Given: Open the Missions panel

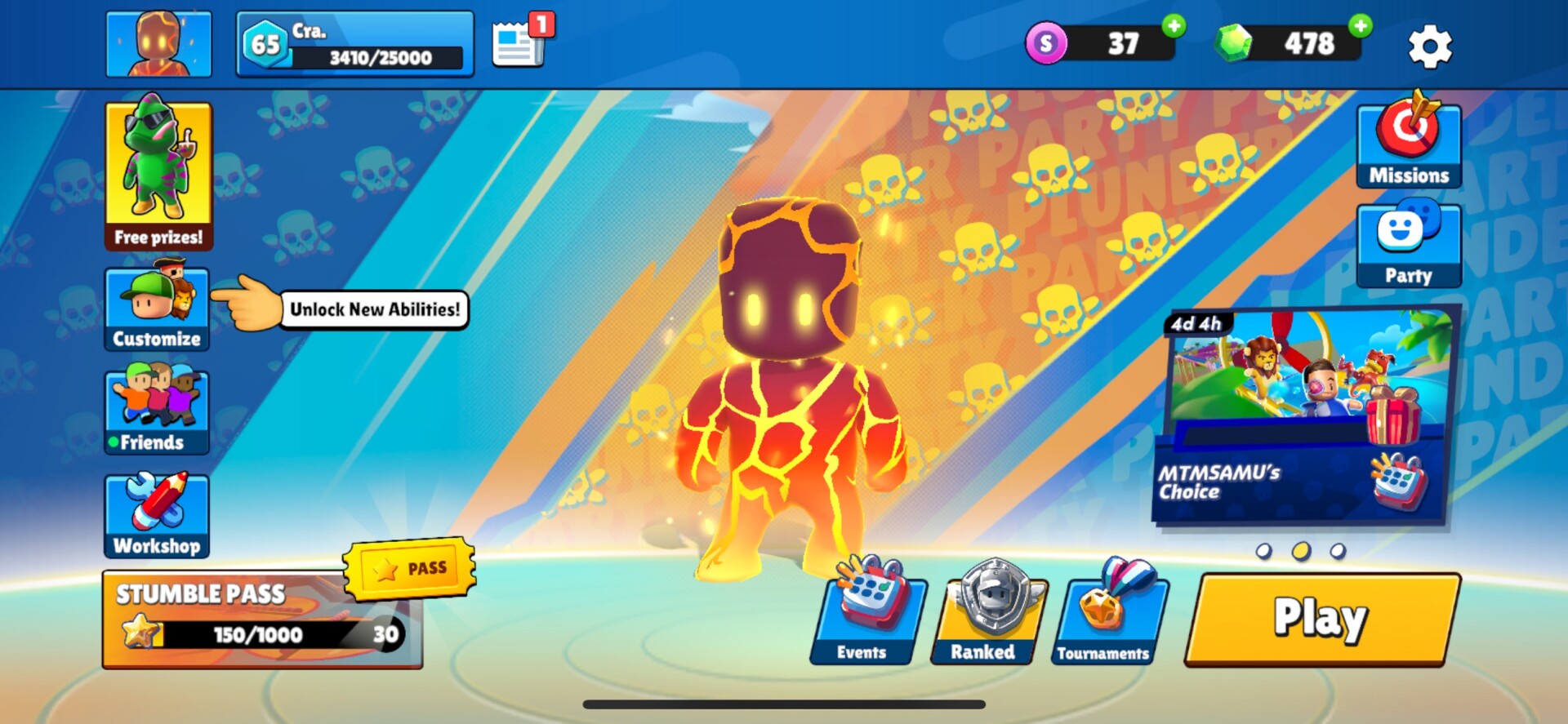Looking at the screenshot, I should pos(1409,144).
